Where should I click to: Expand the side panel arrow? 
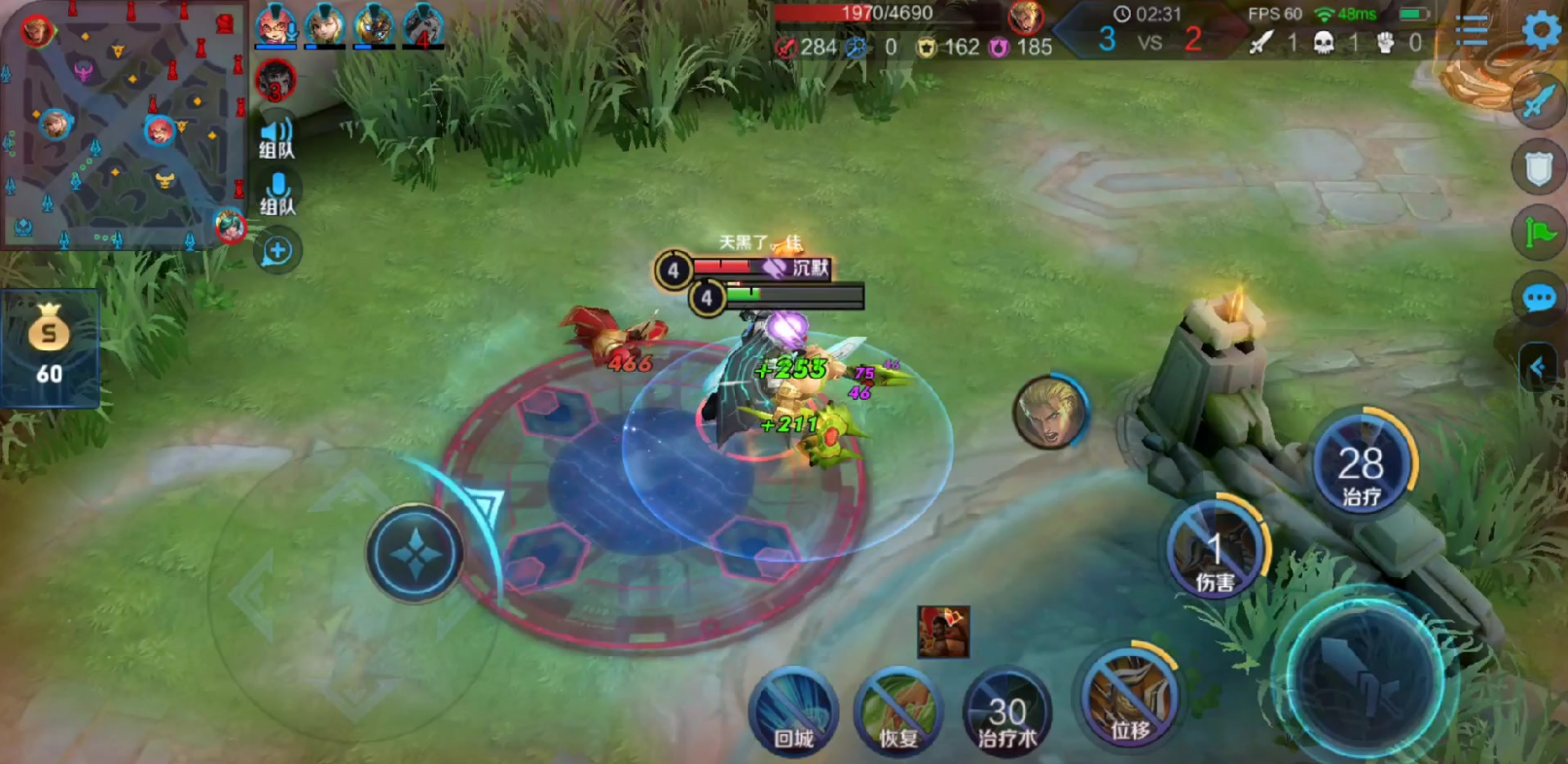tap(1538, 367)
